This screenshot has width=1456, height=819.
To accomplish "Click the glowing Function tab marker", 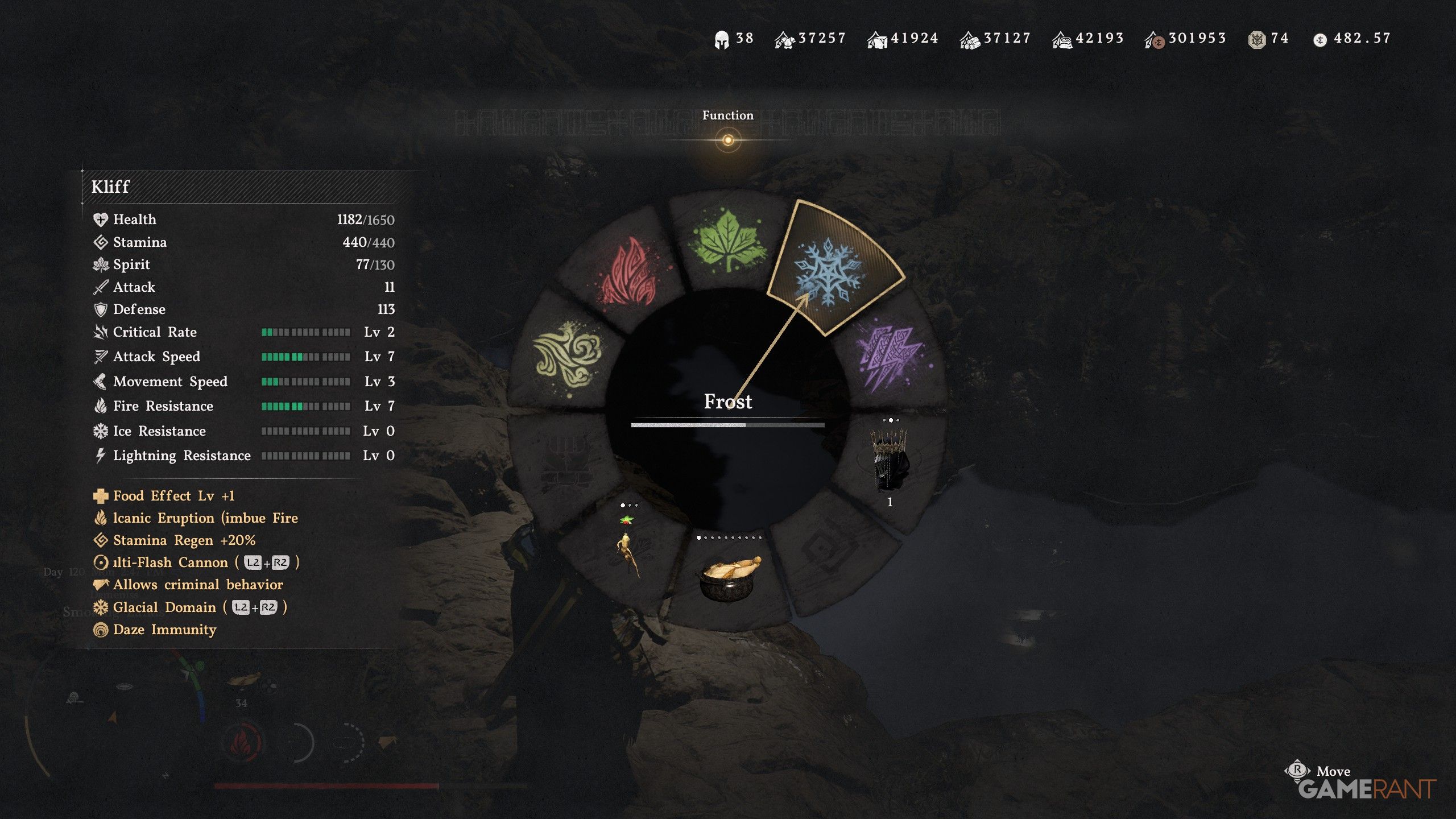I will (728, 140).
